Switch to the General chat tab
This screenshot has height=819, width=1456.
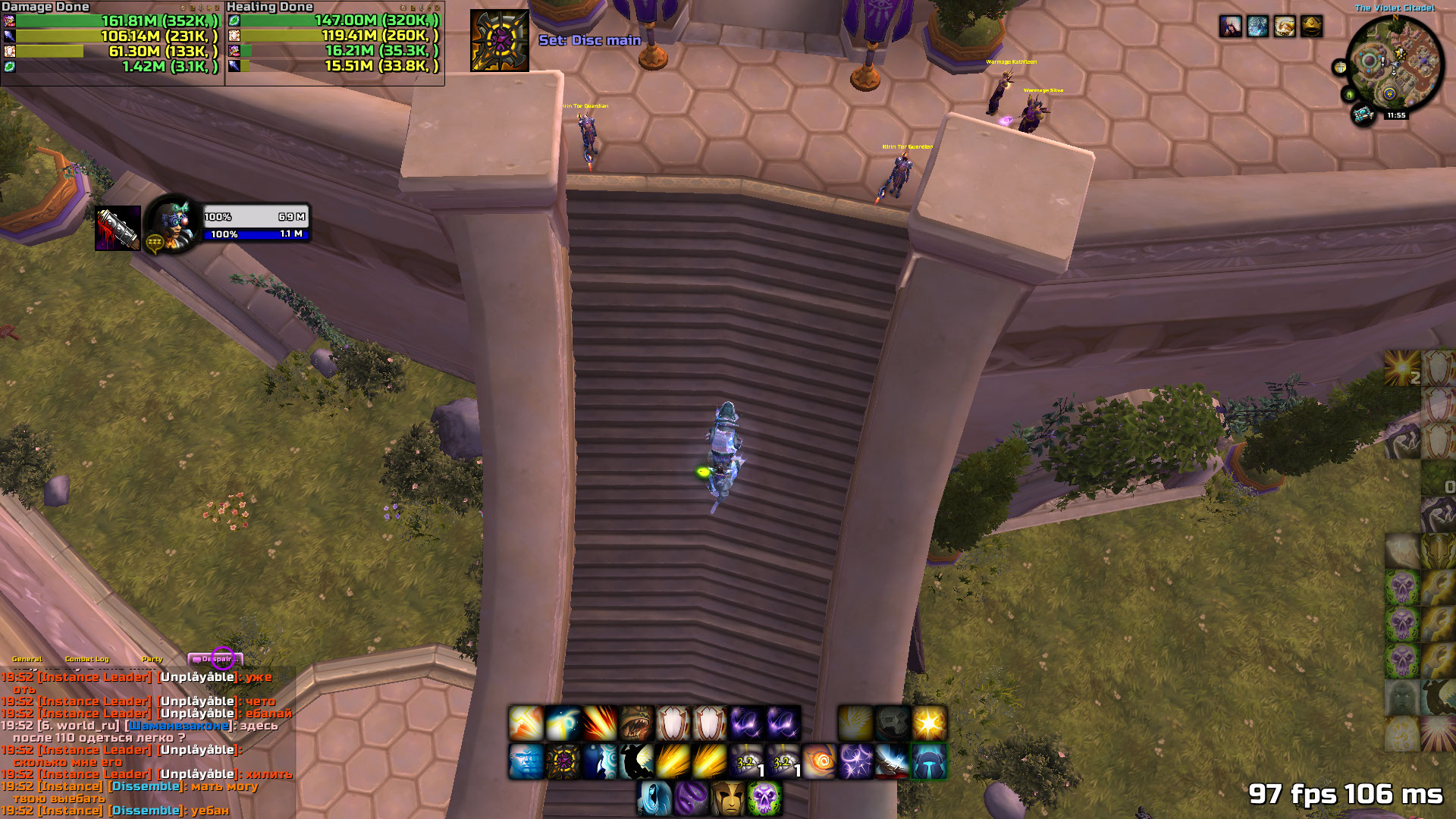pyautogui.click(x=27, y=659)
